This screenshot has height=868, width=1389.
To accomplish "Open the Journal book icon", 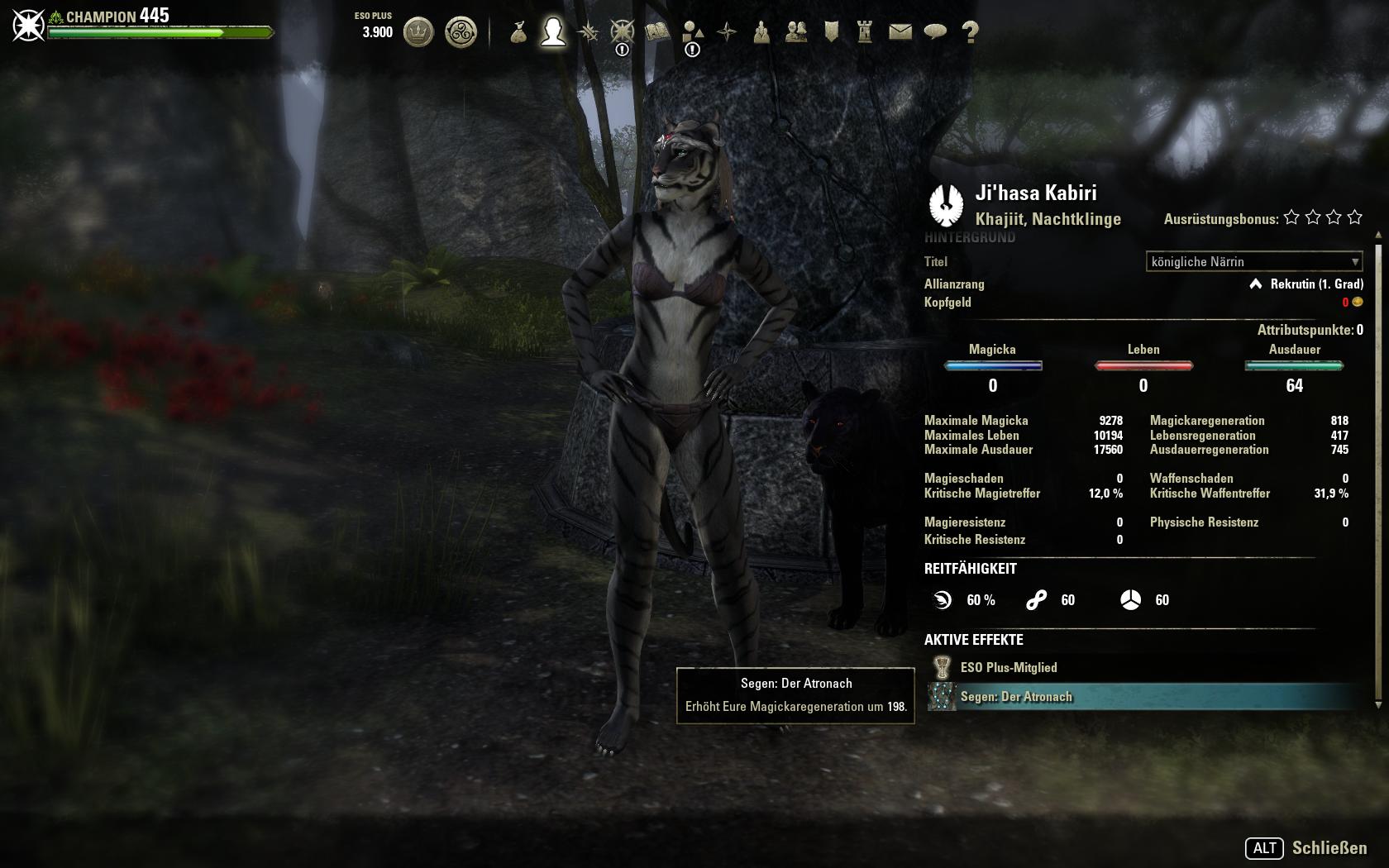I will 656,33.
